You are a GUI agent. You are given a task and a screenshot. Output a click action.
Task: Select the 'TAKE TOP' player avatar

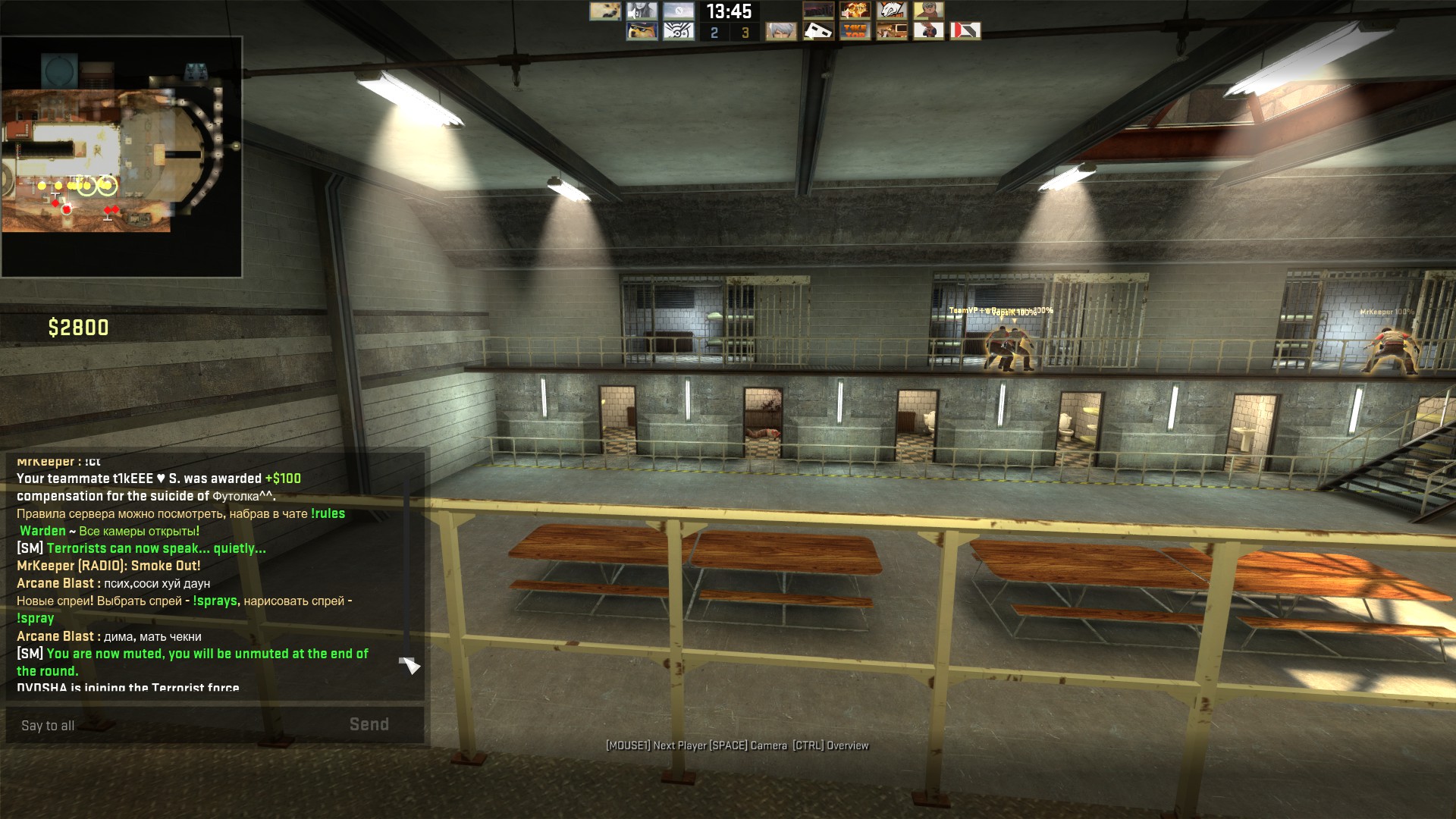(x=855, y=31)
